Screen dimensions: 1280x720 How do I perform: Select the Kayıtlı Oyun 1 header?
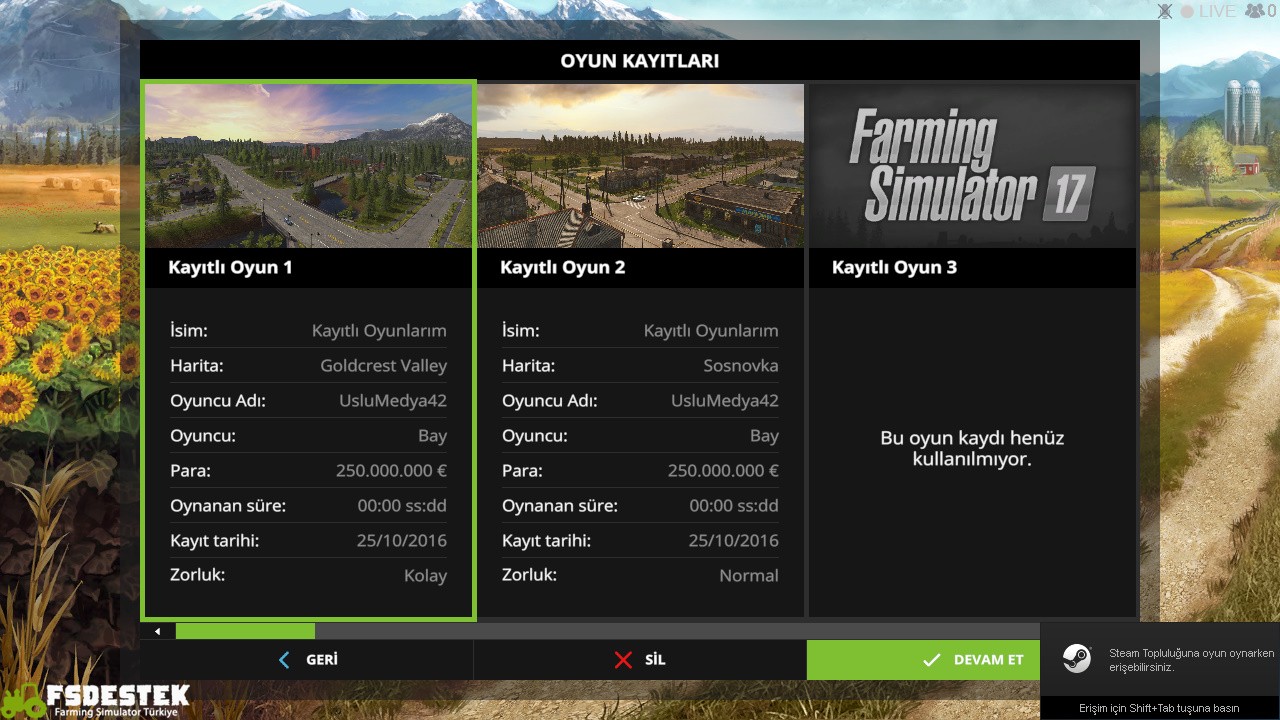click(x=231, y=267)
